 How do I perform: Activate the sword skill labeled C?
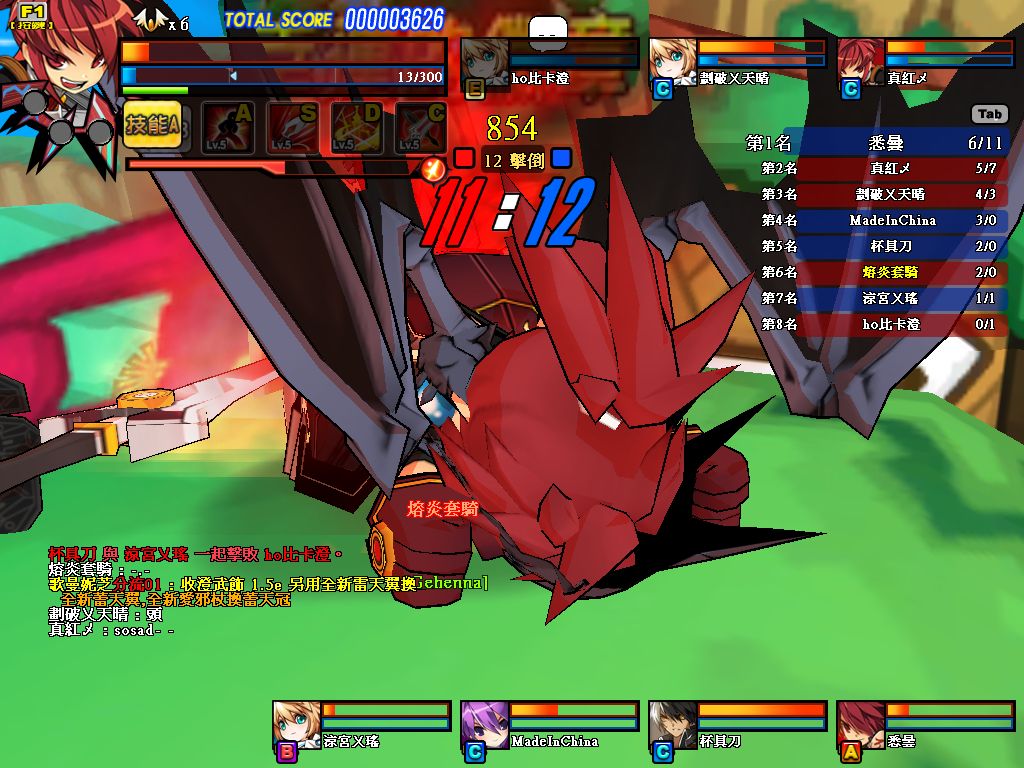[x=420, y=127]
